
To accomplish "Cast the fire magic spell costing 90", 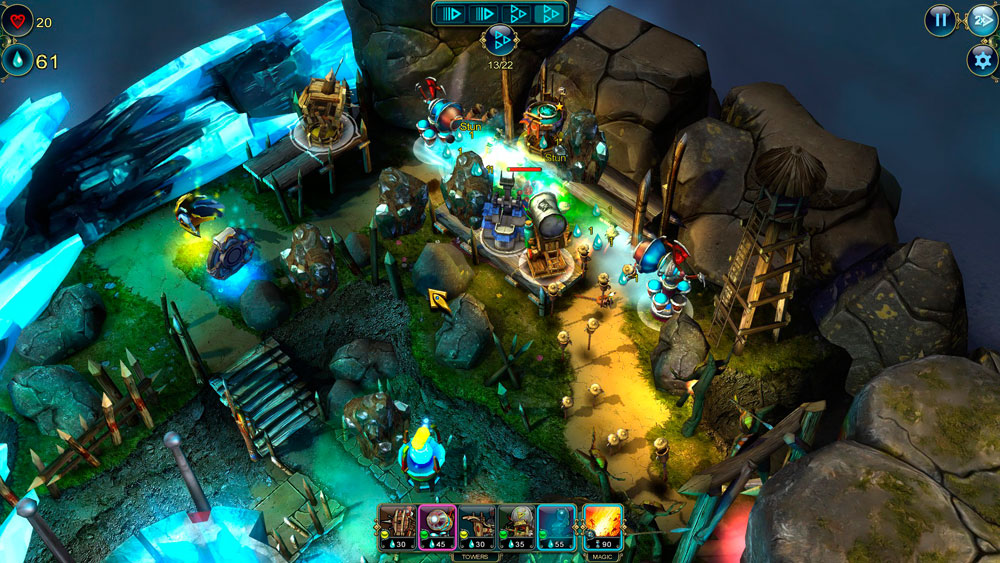I will [x=603, y=527].
